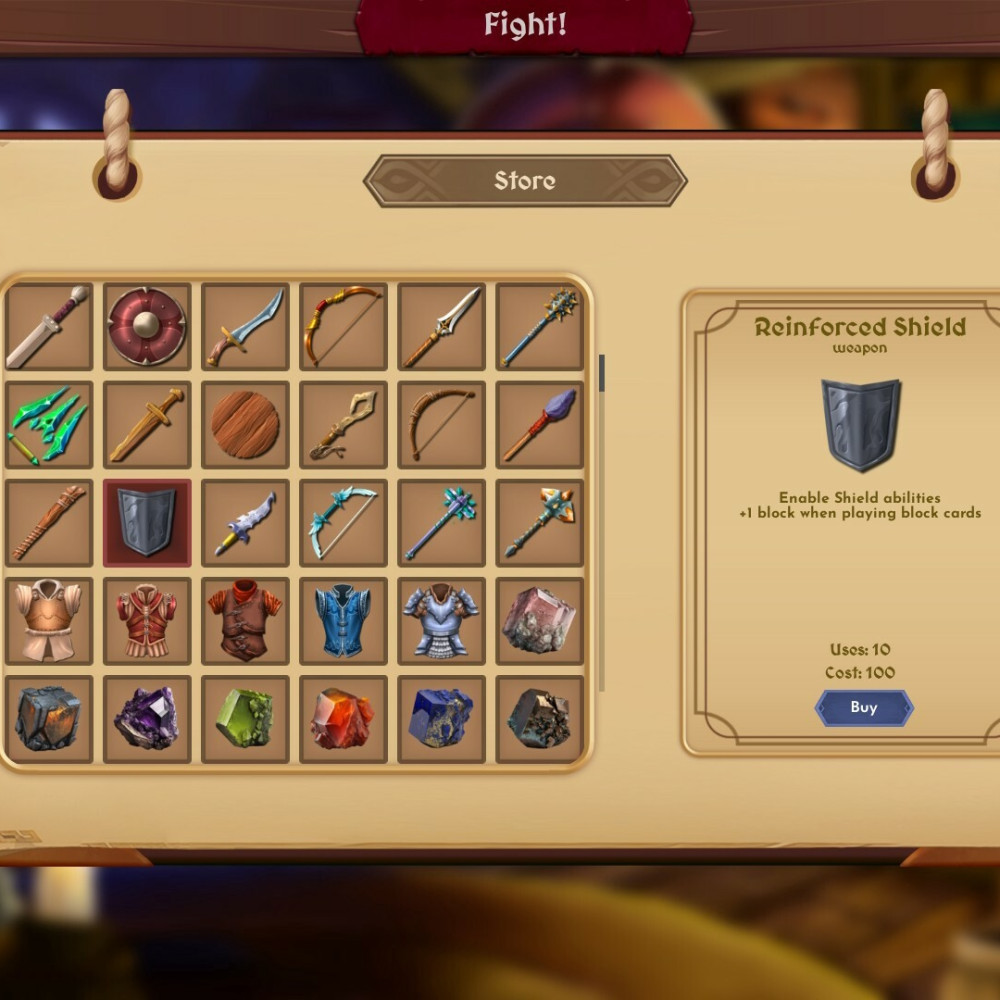Select the icy teal bow
This screenshot has height=1000, width=1000.
[x=343, y=523]
